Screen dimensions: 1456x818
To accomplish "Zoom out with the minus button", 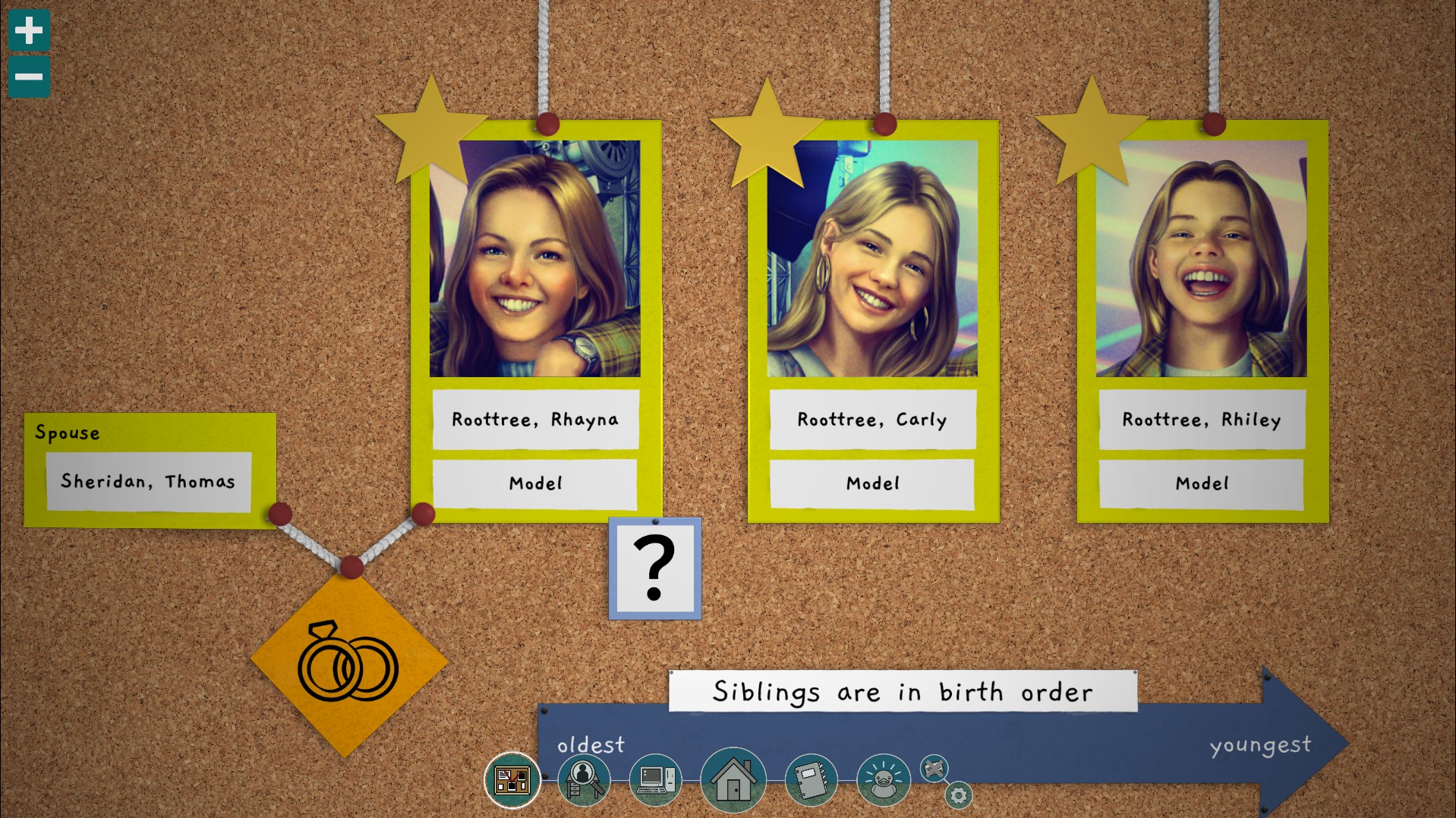I will pyautogui.click(x=29, y=77).
